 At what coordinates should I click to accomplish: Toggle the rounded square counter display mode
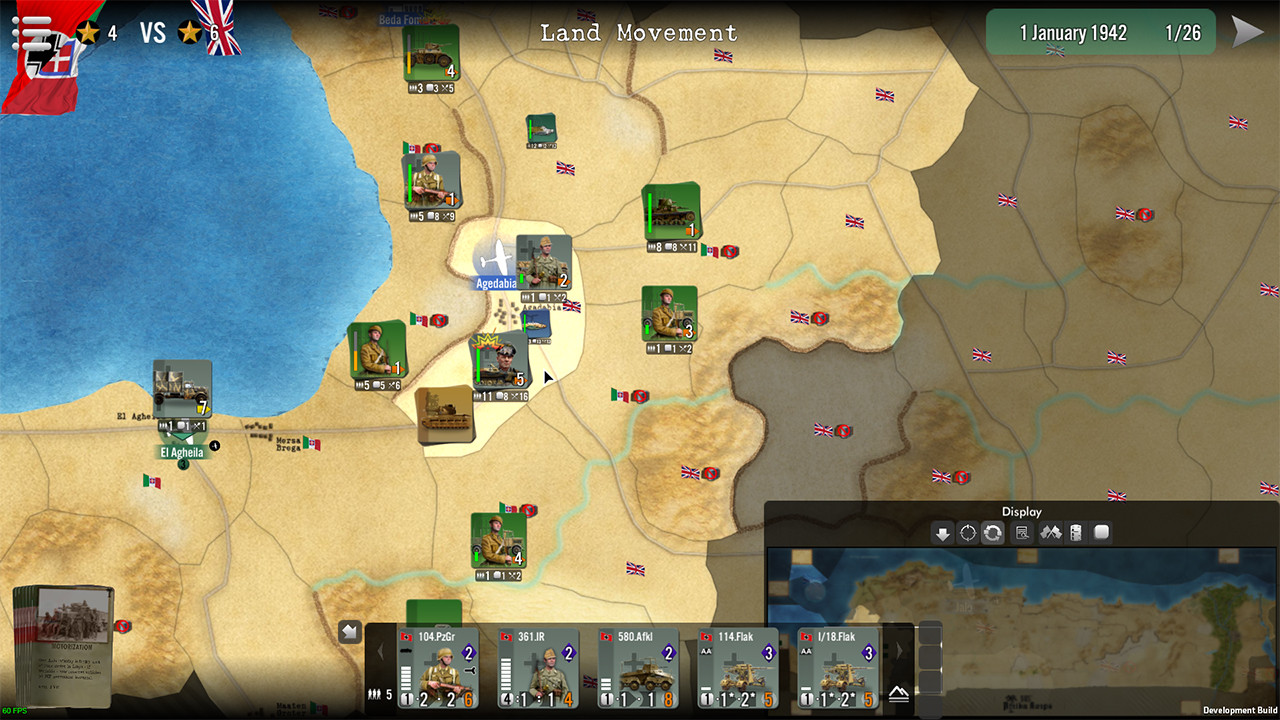1100,533
